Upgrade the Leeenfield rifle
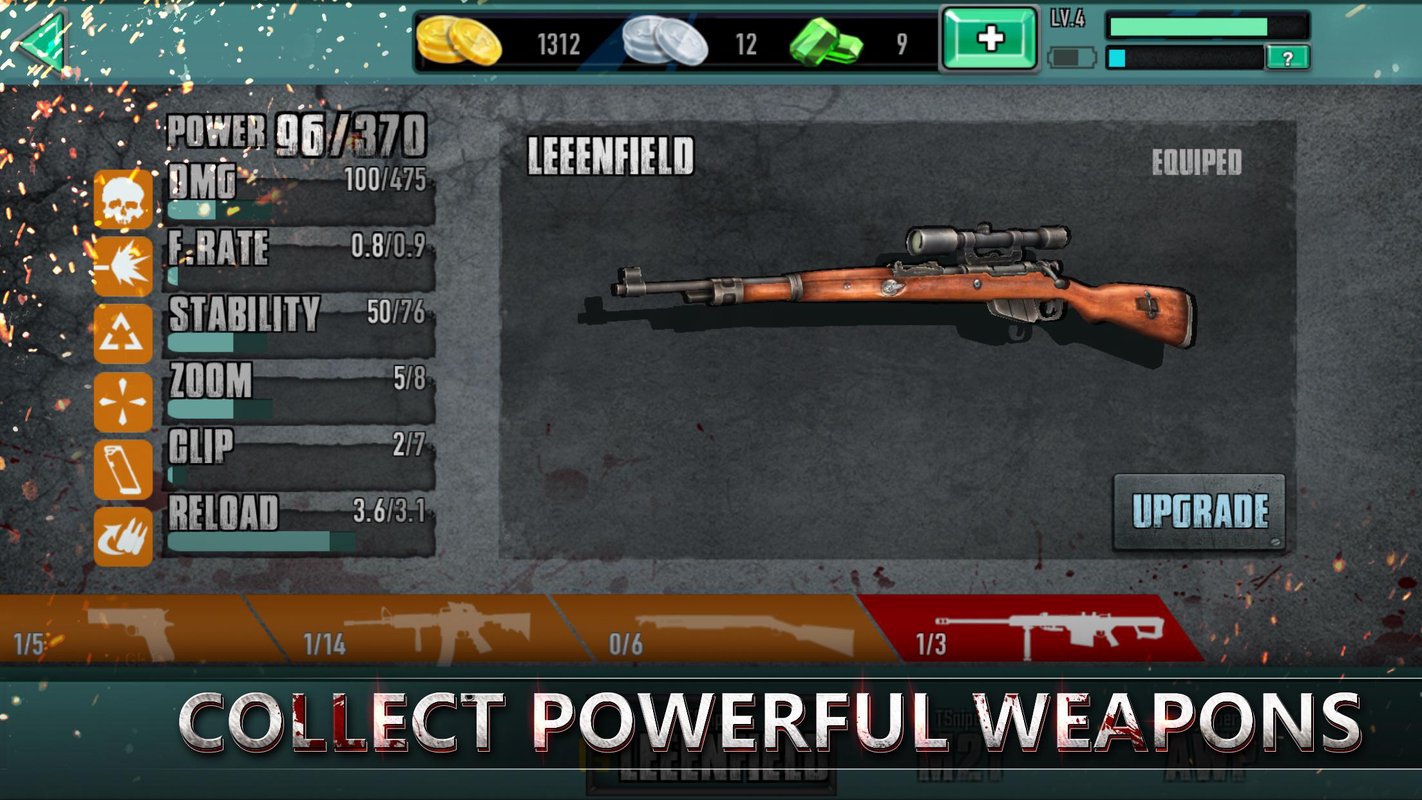Screen dimensions: 1422x800 tap(1199, 511)
